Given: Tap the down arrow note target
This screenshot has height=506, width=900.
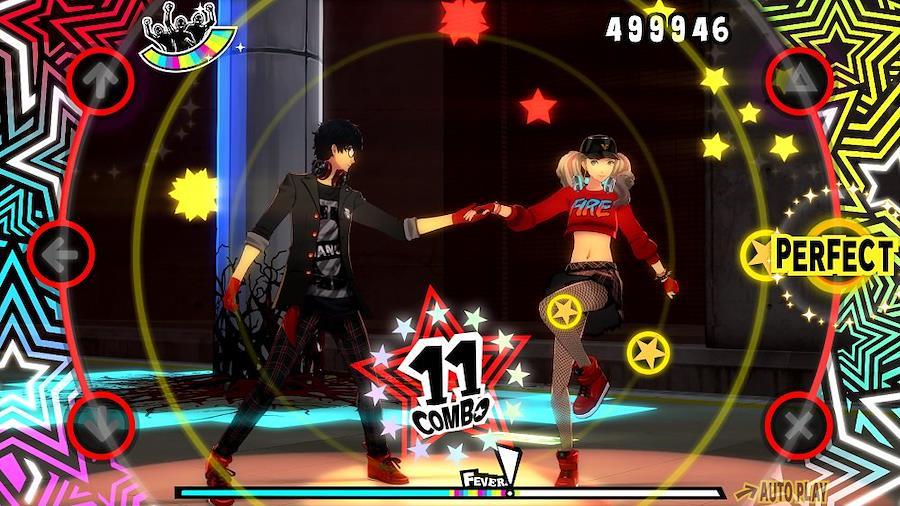Looking at the screenshot, I should pos(100,425).
